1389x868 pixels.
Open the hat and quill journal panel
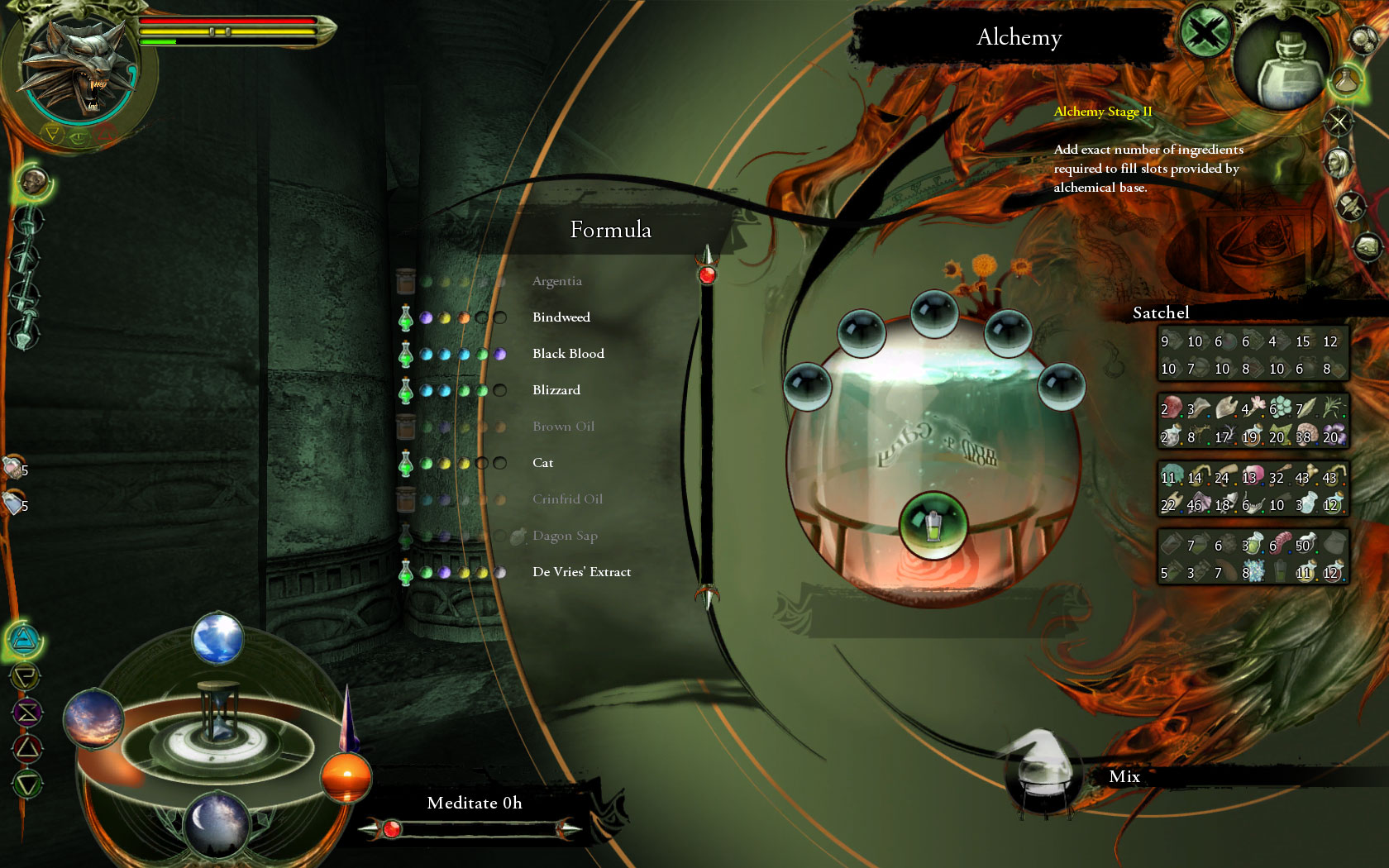tap(1350, 205)
